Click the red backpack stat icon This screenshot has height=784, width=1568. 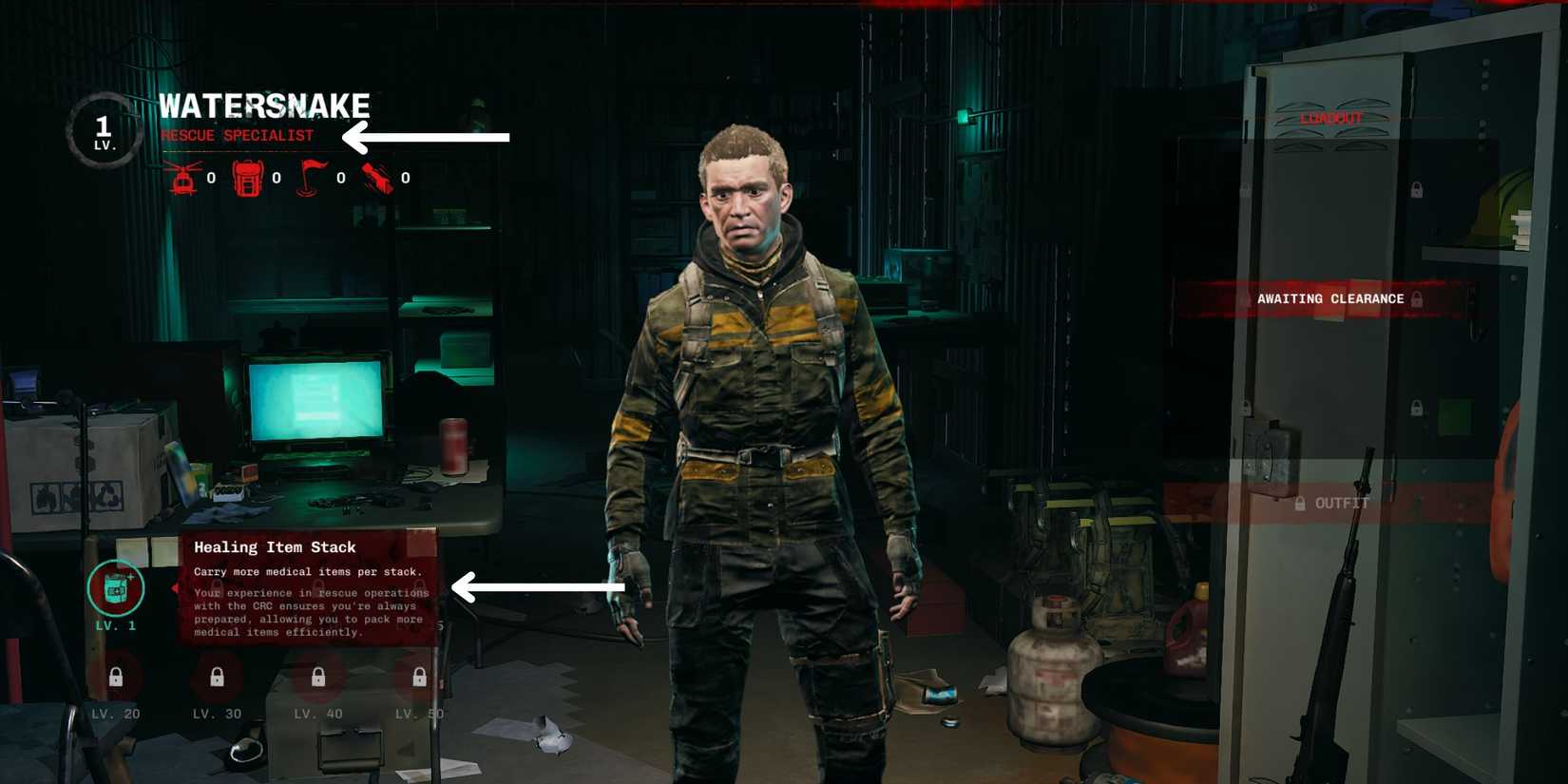point(246,175)
